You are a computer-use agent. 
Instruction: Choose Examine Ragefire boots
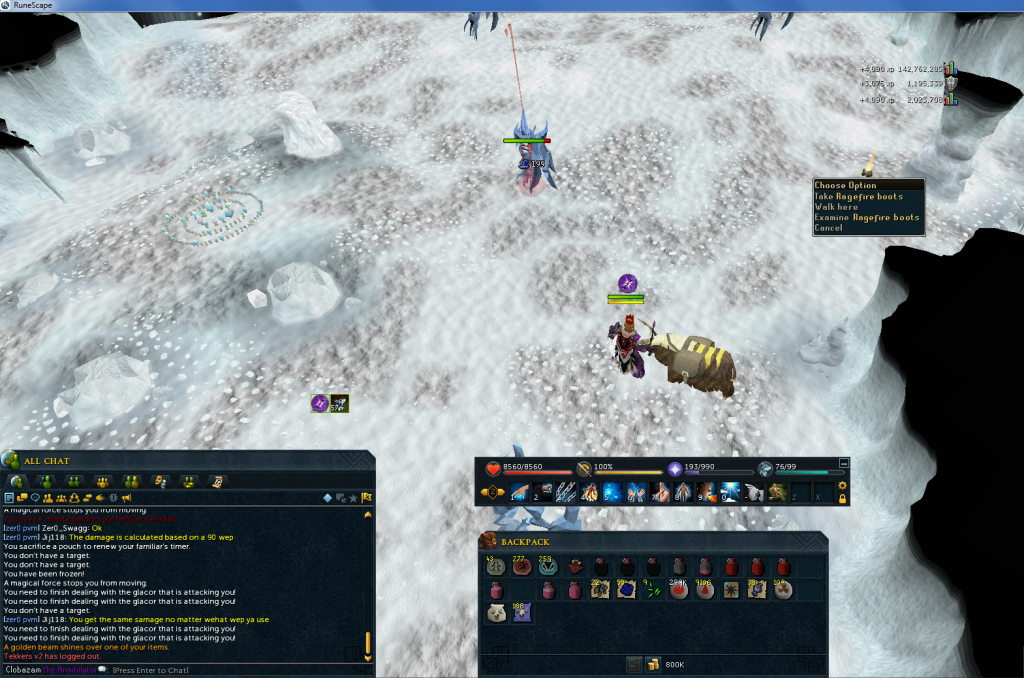tap(866, 217)
